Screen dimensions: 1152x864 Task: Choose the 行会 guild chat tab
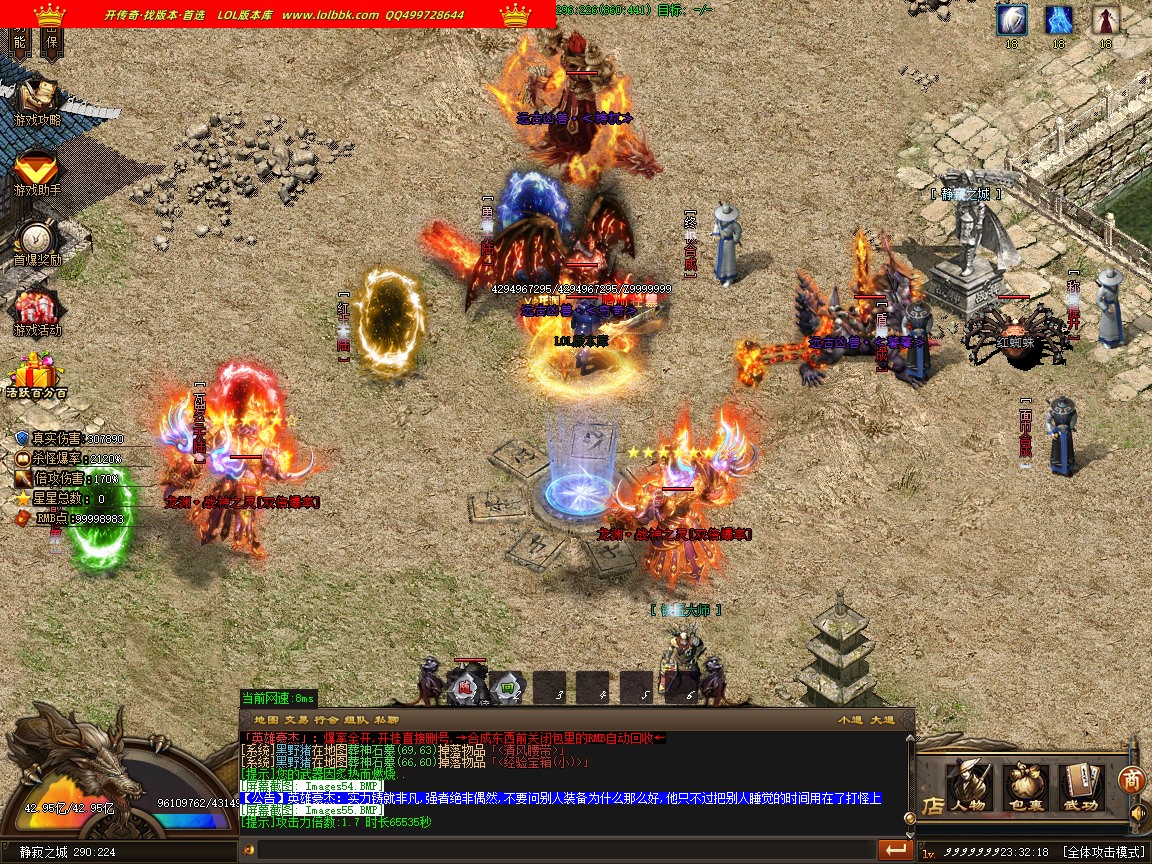click(x=326, y=720)
